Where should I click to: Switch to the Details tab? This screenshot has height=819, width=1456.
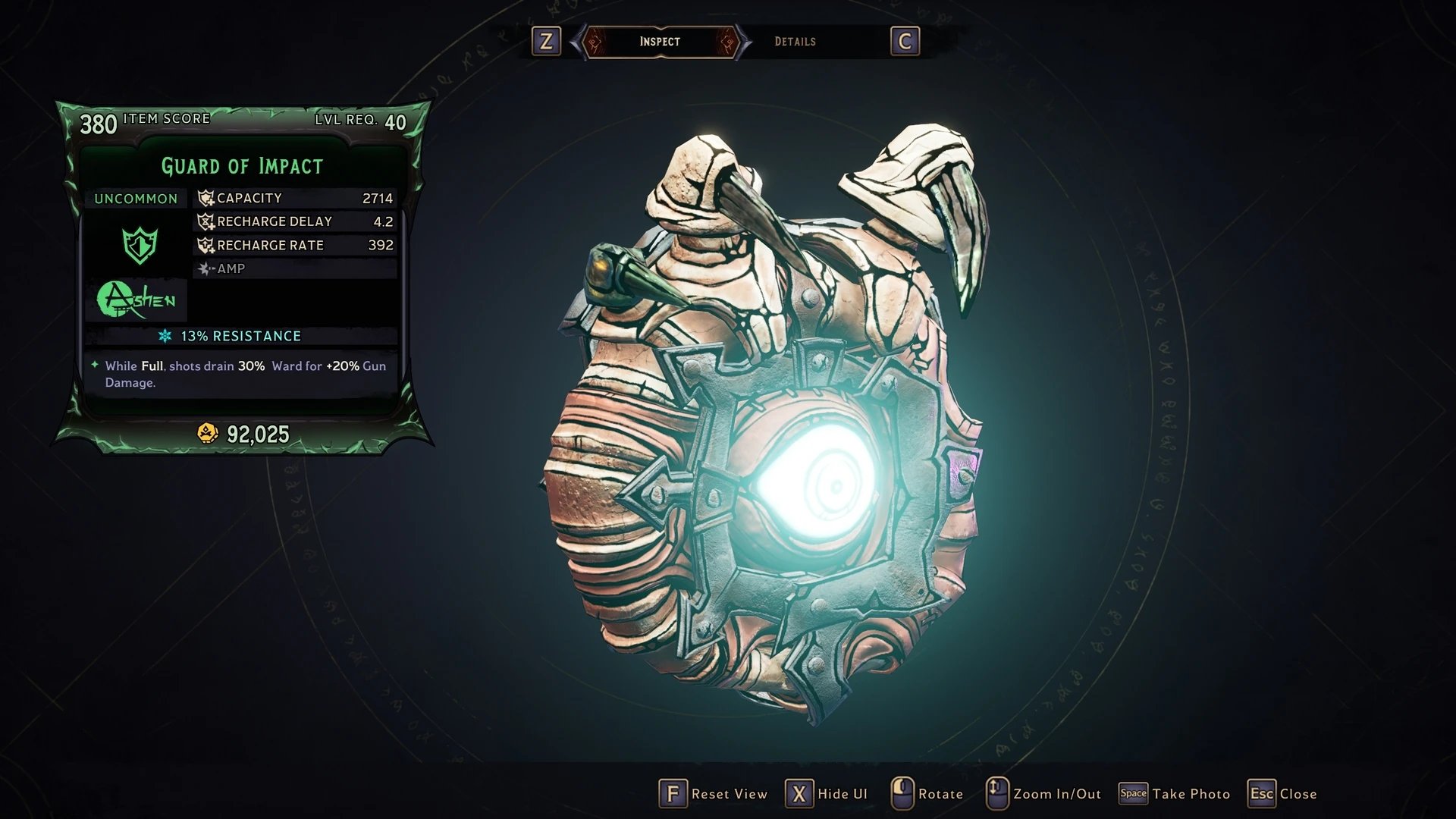tap(795, 42)
